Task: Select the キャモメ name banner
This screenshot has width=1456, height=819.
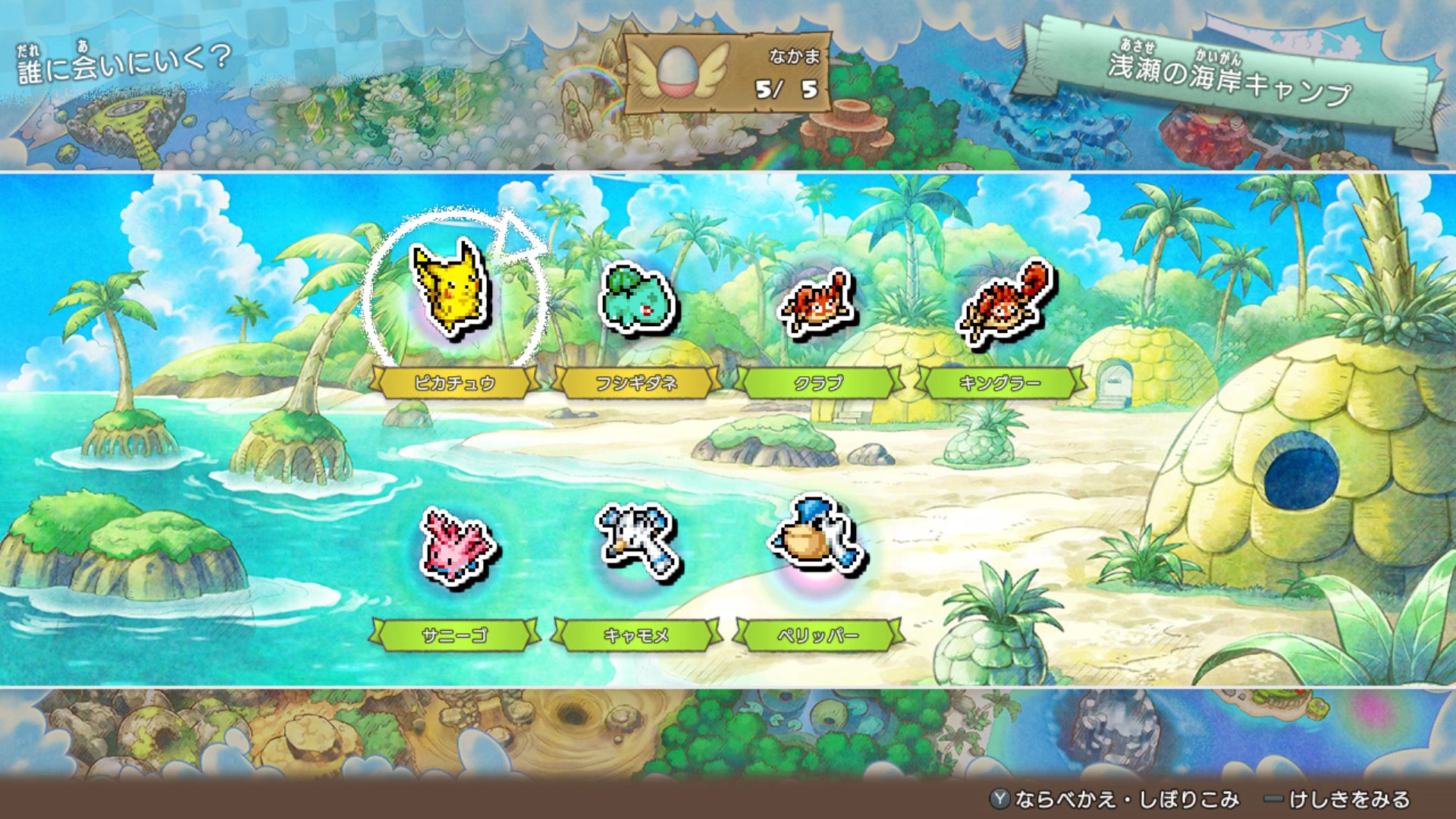Action: pos(636,635)
